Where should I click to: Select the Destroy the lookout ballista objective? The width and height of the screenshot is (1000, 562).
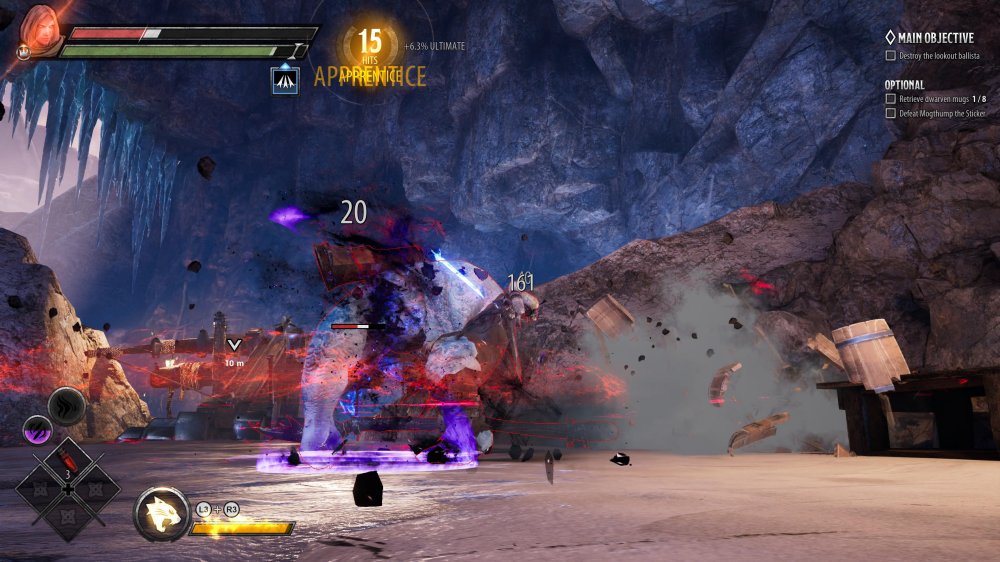pos(939,52)
